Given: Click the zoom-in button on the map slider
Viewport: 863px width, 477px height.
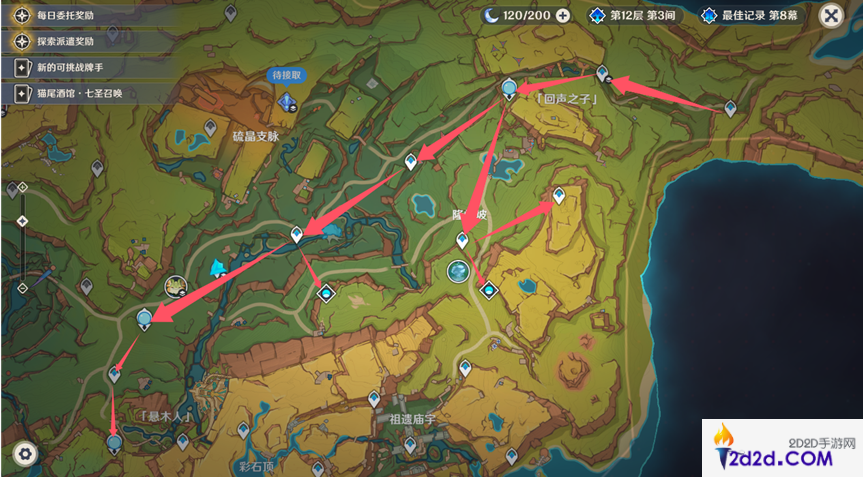Looking at the screenshot, I should coord(20,188).
